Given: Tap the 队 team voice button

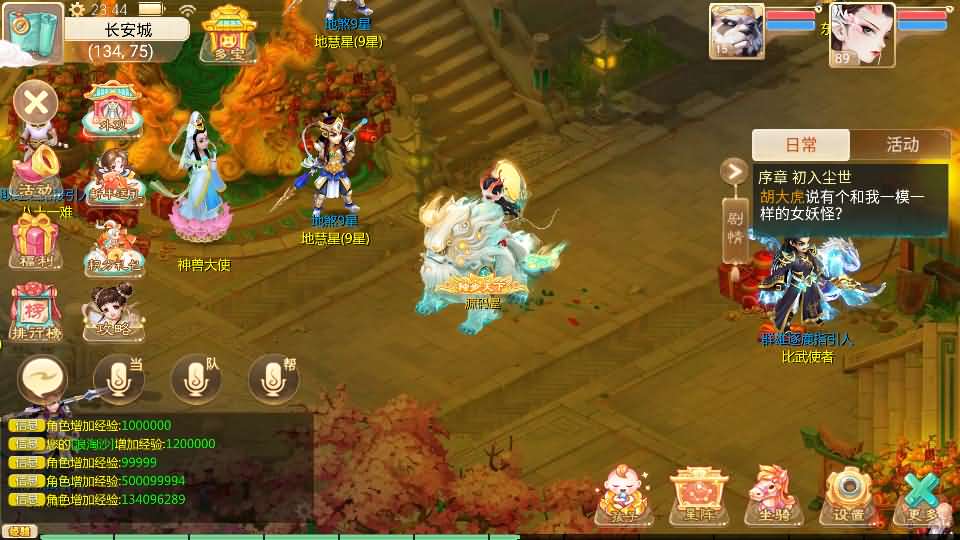Looking at the screenshot, I should [196, 379].
